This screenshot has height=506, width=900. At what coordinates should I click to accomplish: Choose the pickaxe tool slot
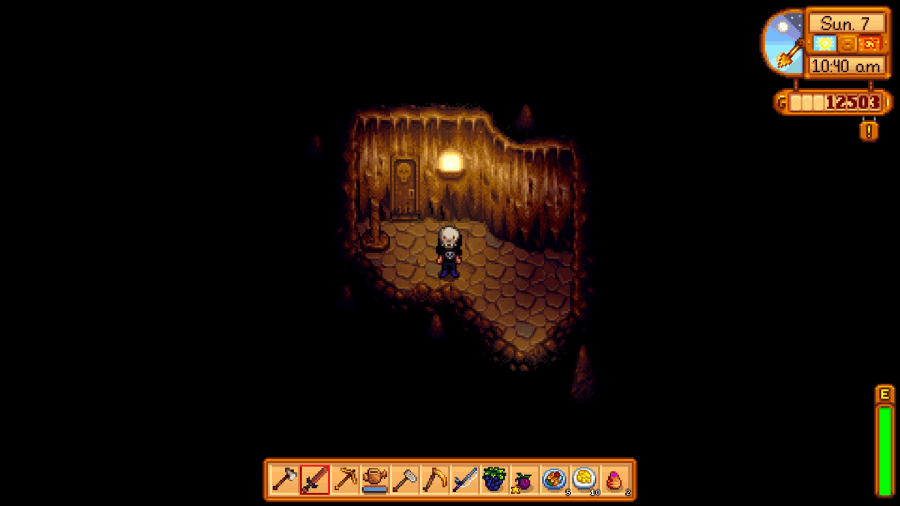coord(345,479)
